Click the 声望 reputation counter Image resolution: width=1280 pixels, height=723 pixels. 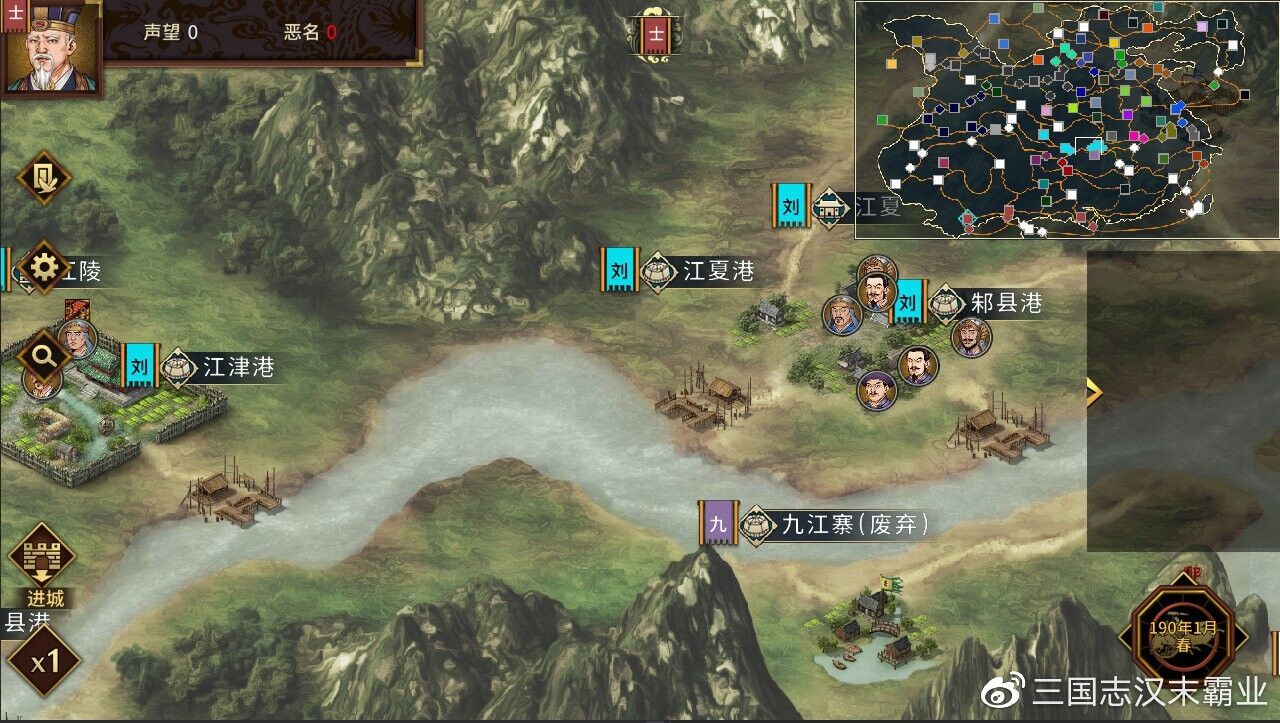pyautogui.click(x=172, y=31)
